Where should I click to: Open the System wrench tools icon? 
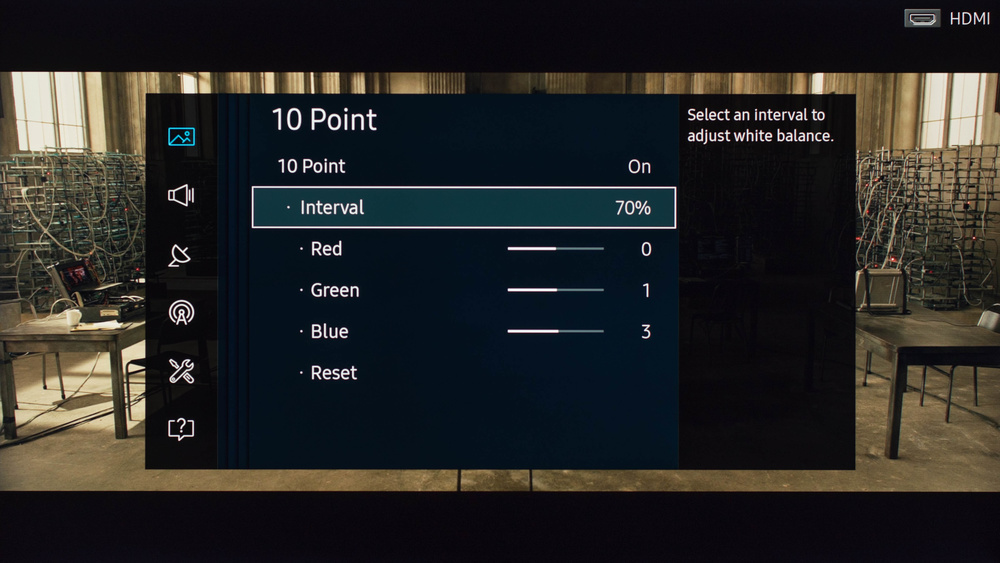point(181,371)
